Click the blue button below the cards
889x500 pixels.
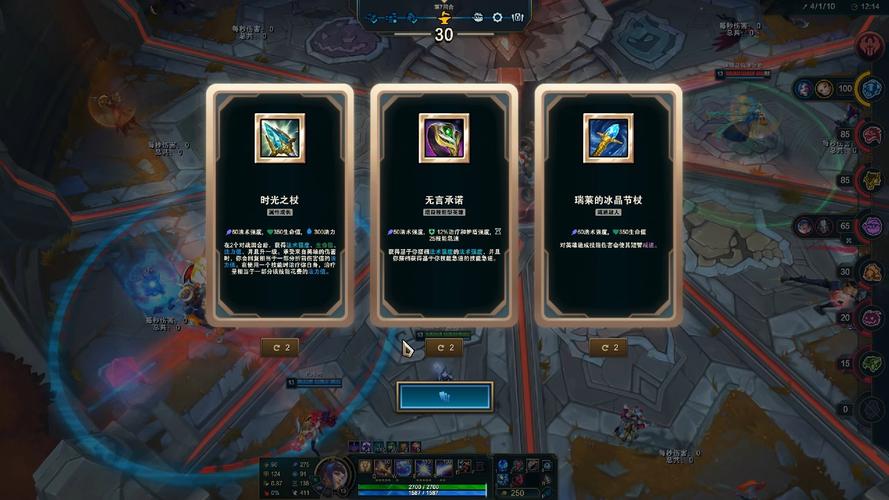pyautogui.click(x=444, y=396)
